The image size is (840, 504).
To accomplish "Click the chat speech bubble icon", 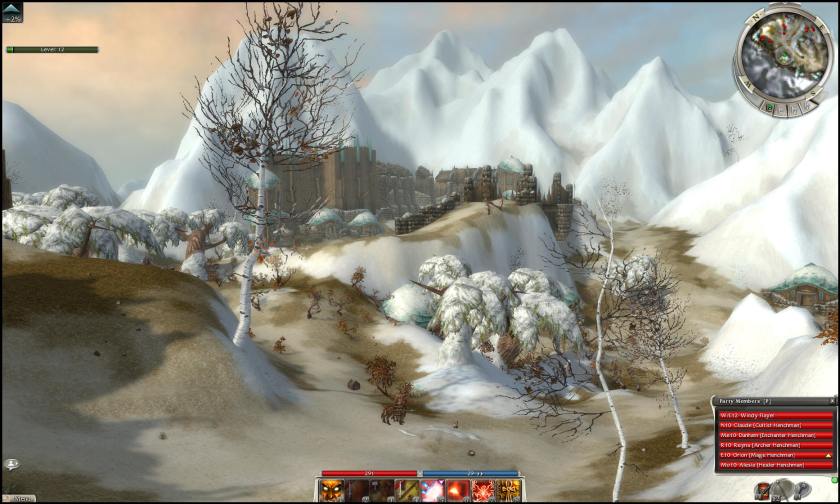I will point(11,464).
